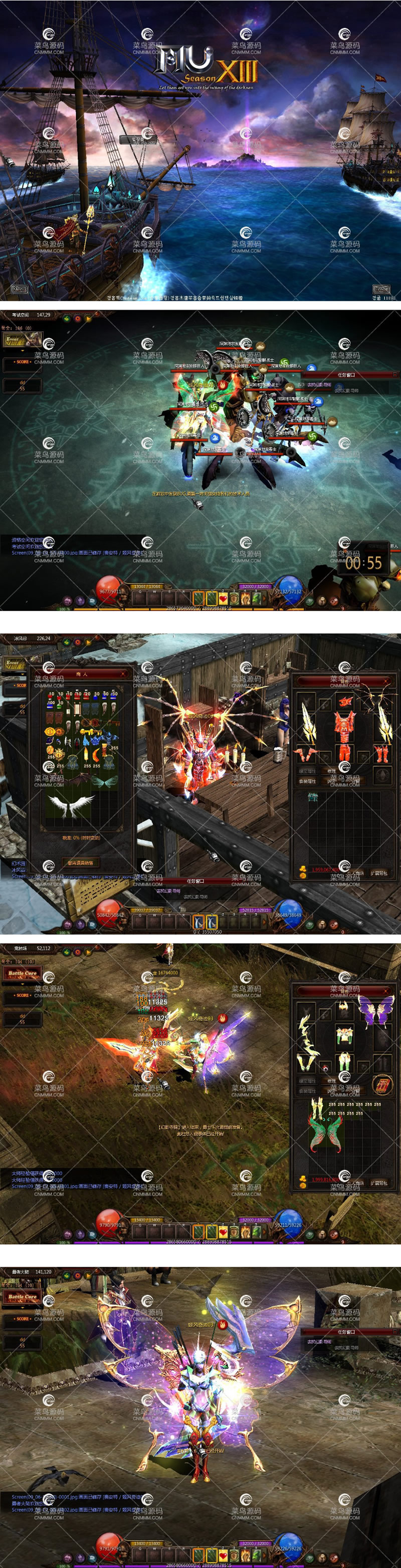The height and width of the screenshot is (1568, 401).
Task: Close the merchant shop window
Action: pos(123,674)
